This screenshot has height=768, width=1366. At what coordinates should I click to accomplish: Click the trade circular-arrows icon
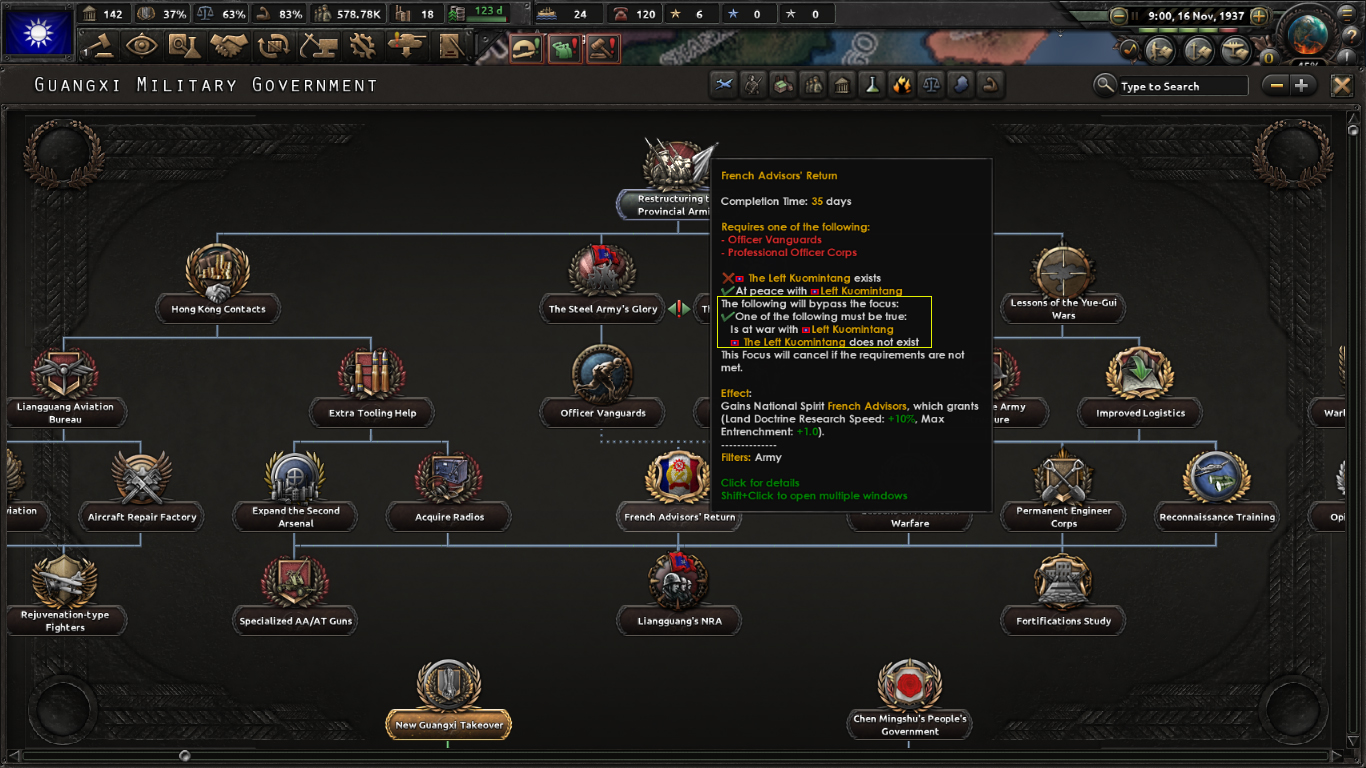pyautogui.click(x=276, y=47)
